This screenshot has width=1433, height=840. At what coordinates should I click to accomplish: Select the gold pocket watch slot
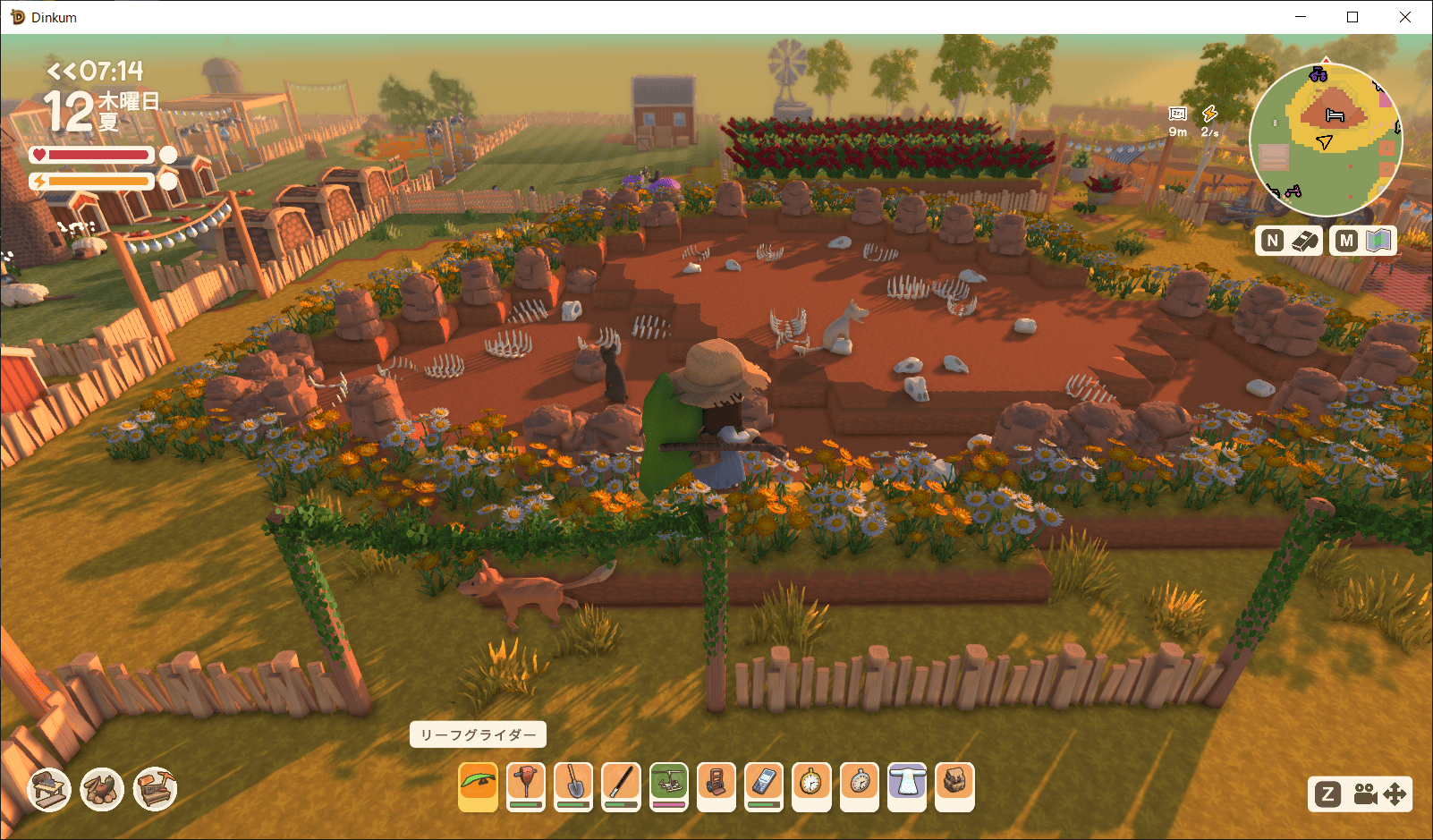[x=811, y=786]
